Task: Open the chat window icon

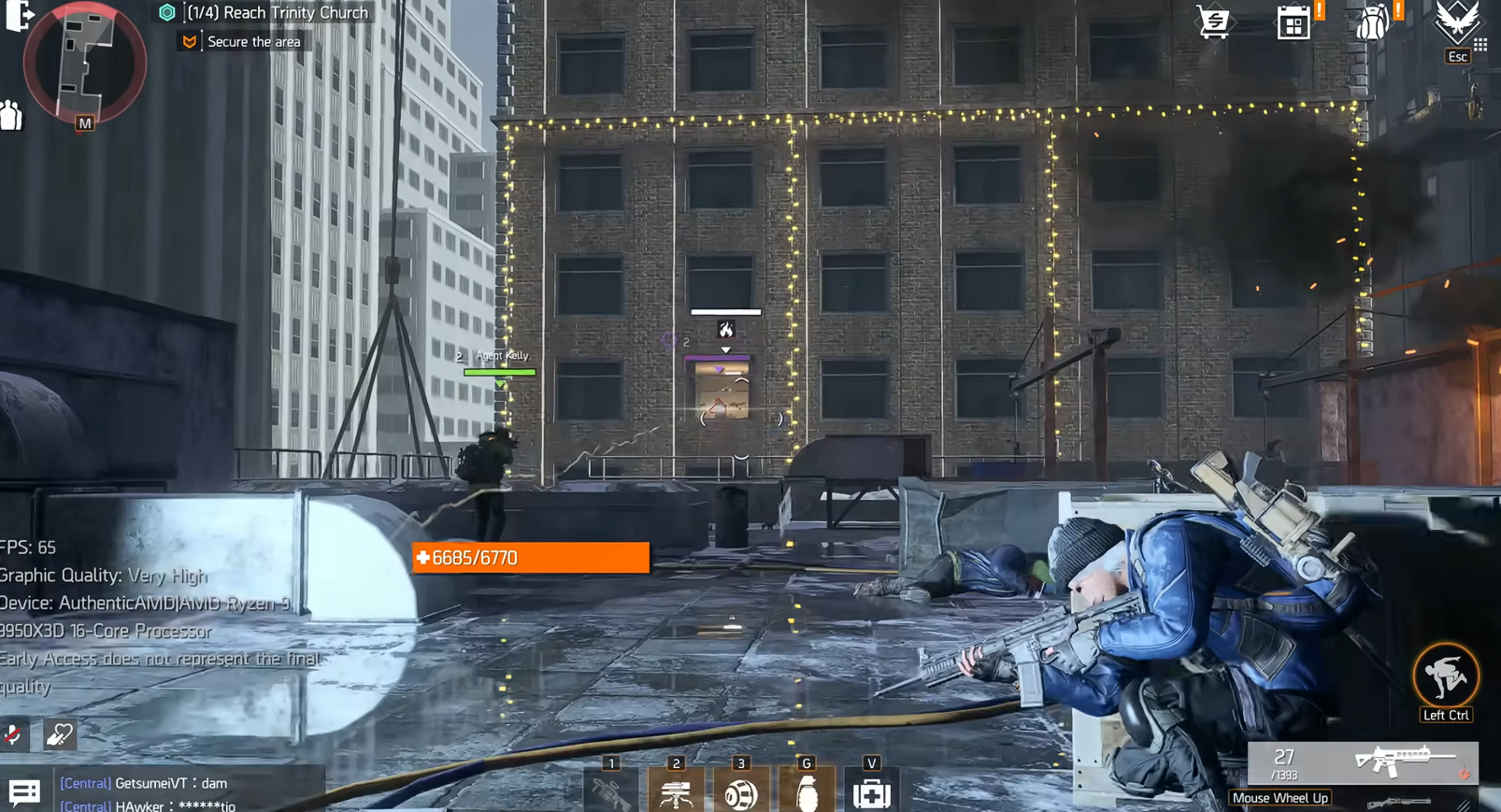Action: click(x=24, y=792)
